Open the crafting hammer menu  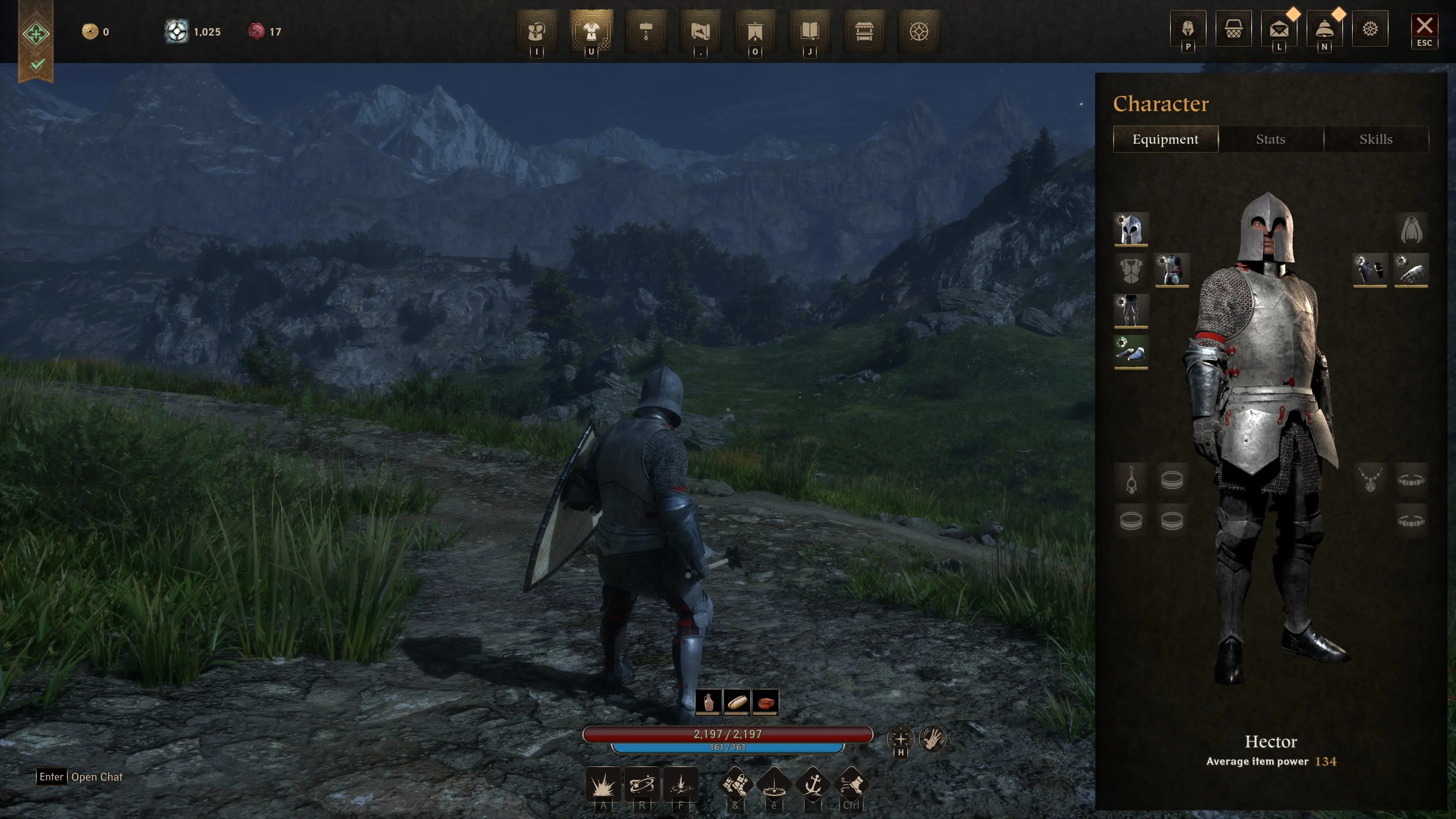point(646,31)
